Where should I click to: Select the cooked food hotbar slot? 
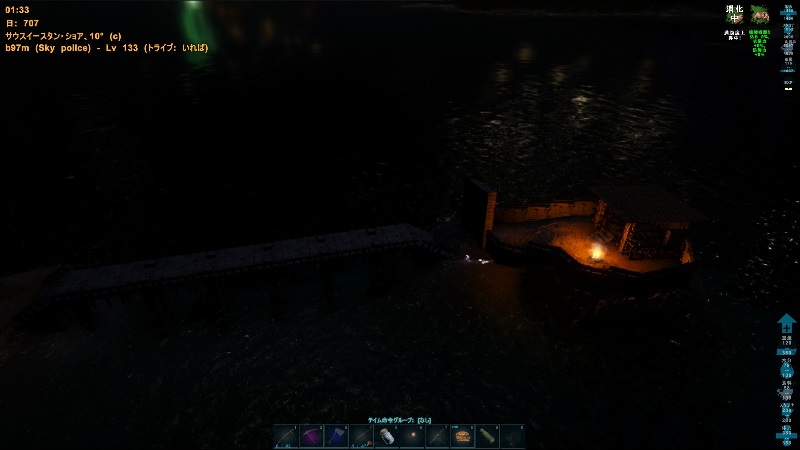pyautogui.click(x=462, y=437)
